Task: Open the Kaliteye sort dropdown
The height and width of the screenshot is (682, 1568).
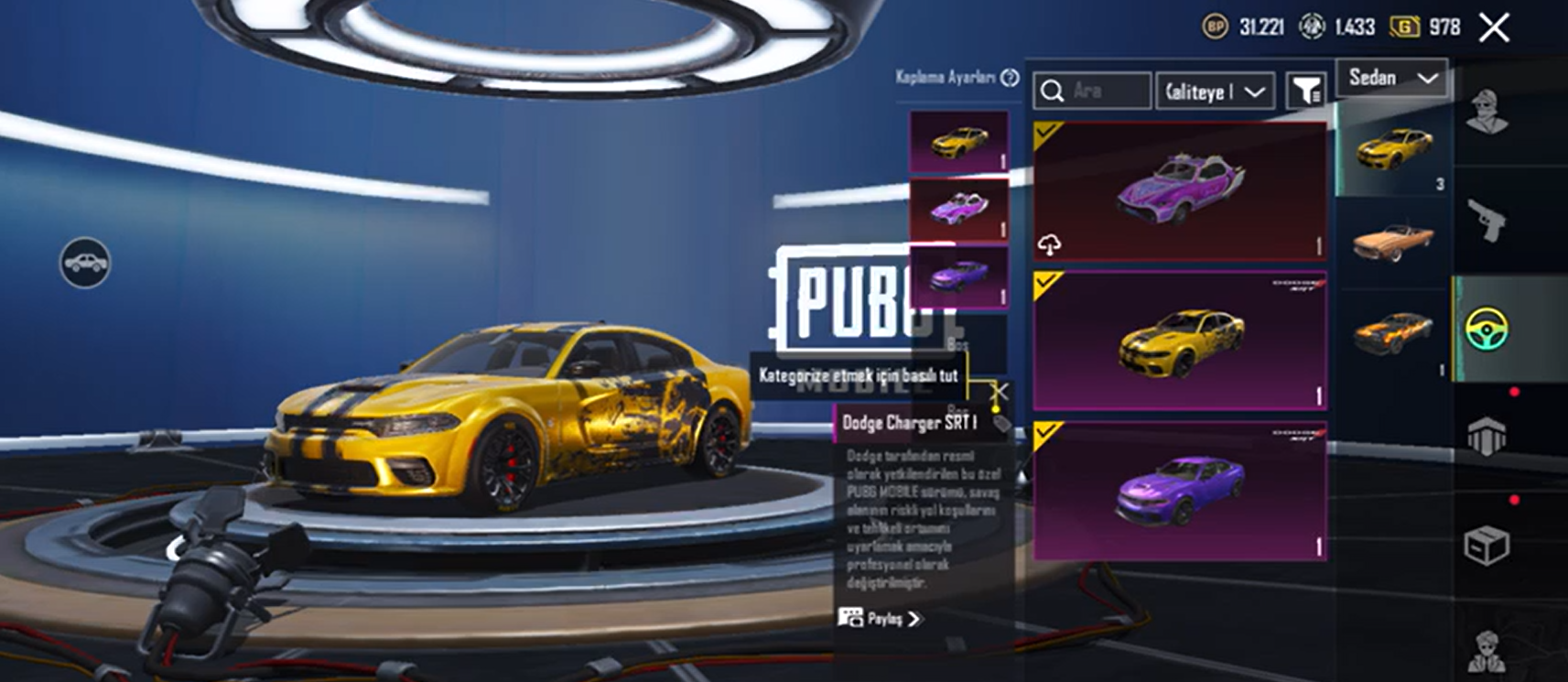Action: 1215,92
